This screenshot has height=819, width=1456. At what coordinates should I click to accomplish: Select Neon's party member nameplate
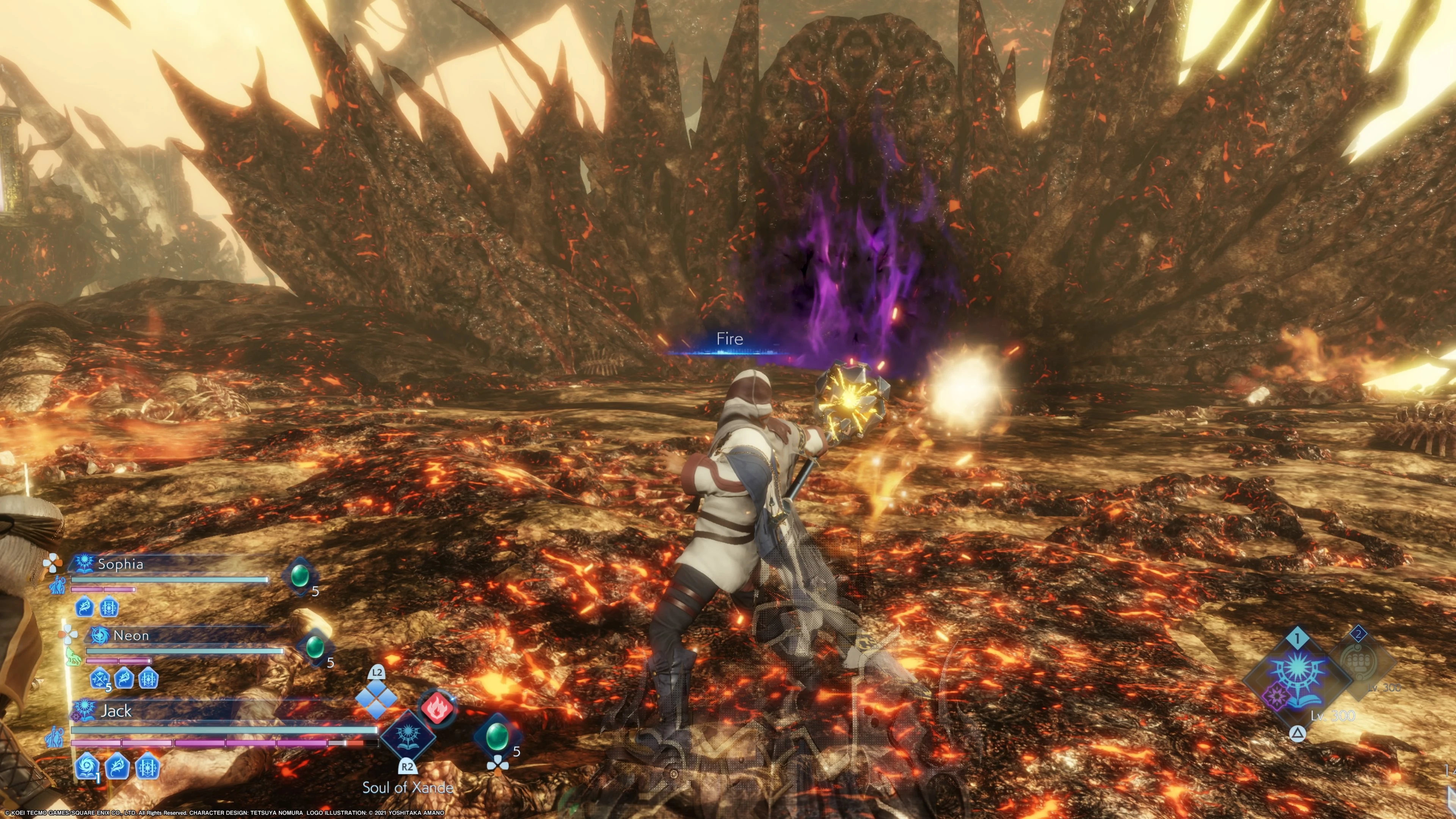130,635
